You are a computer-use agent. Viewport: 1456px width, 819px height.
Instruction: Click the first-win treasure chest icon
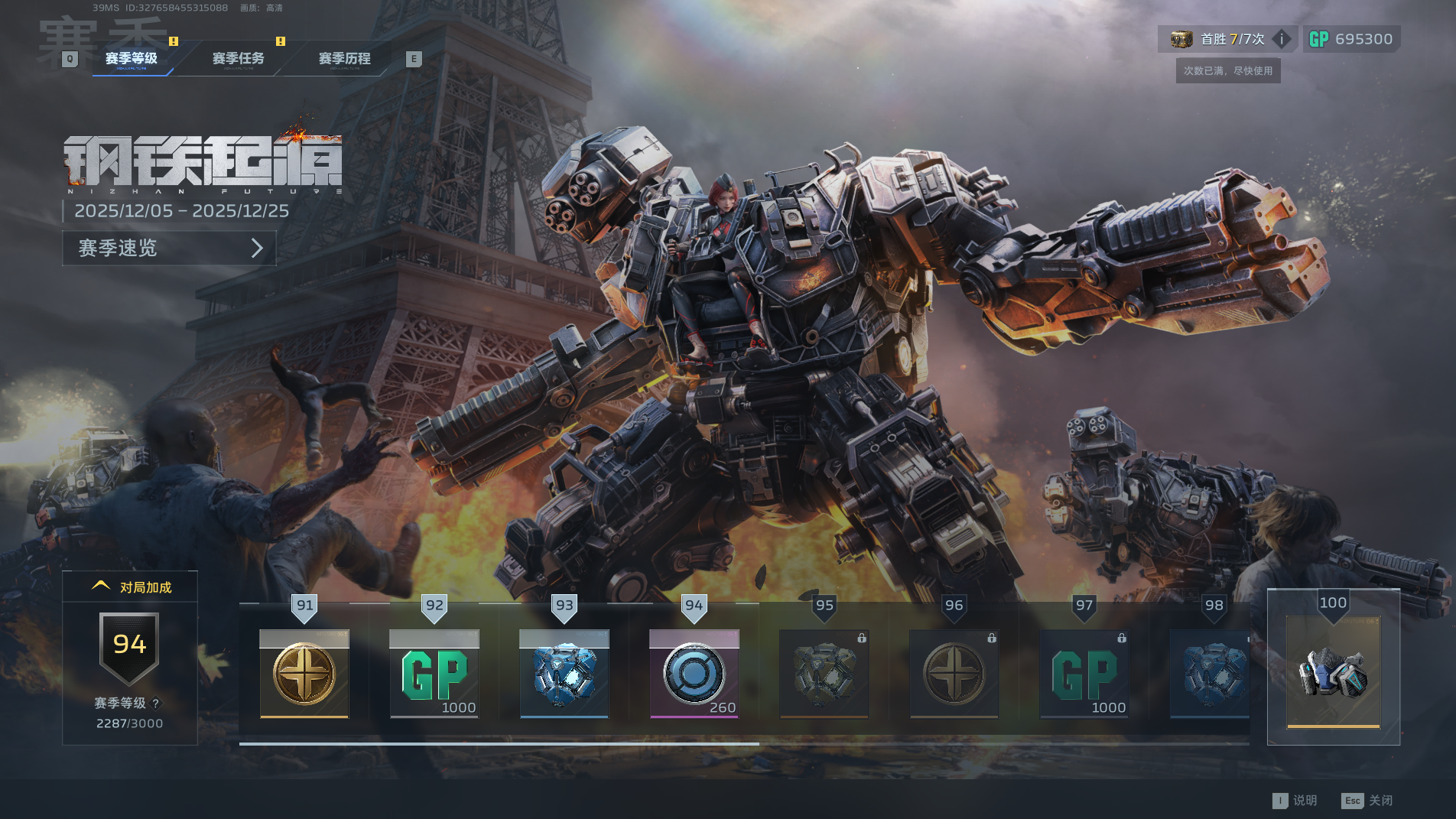pos(1181,39)
